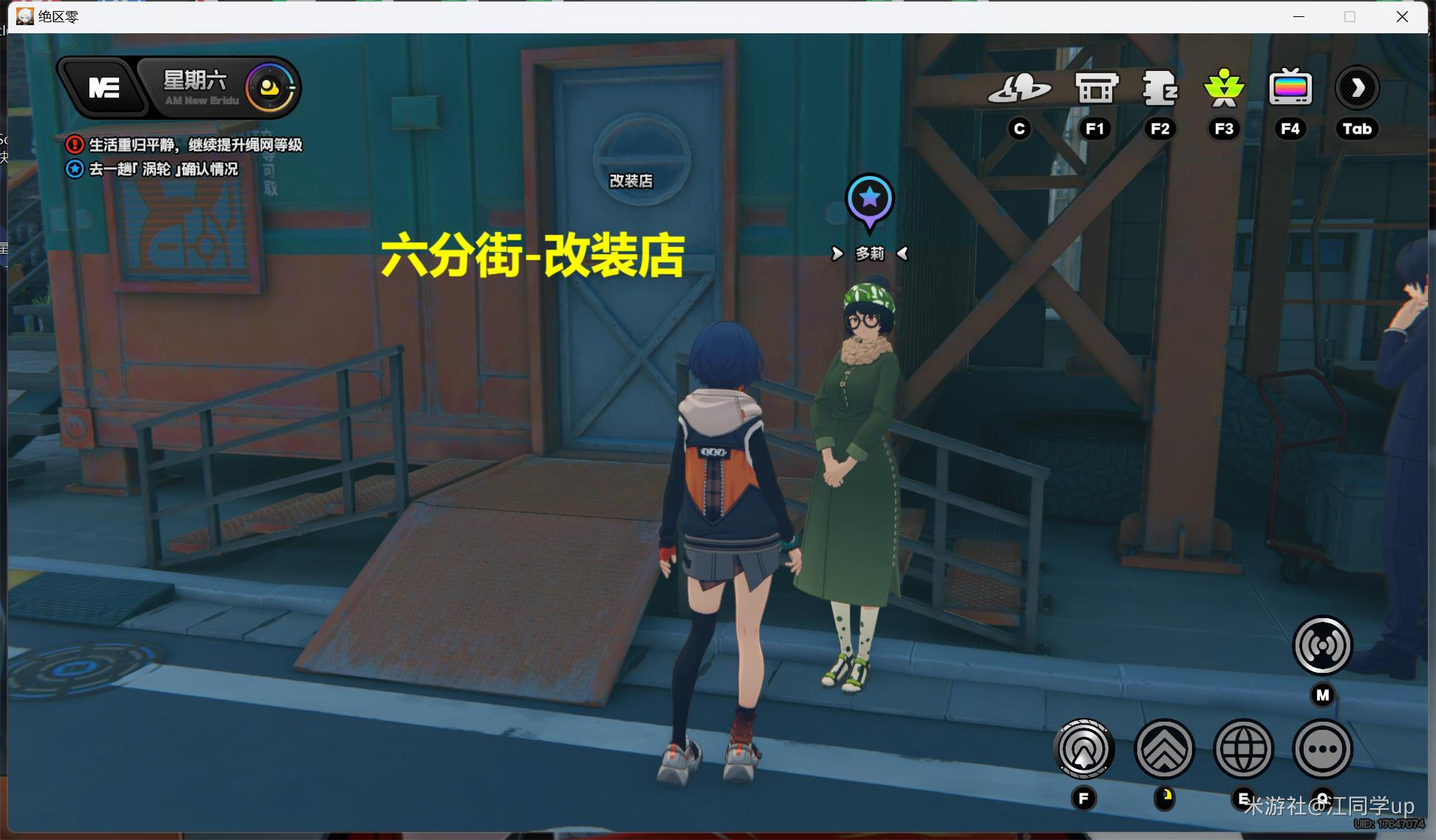The height and width of the screenshot is (840, 1436).
Task: Click the interact target icon labeled F
Action: [x=1084, y=749]
